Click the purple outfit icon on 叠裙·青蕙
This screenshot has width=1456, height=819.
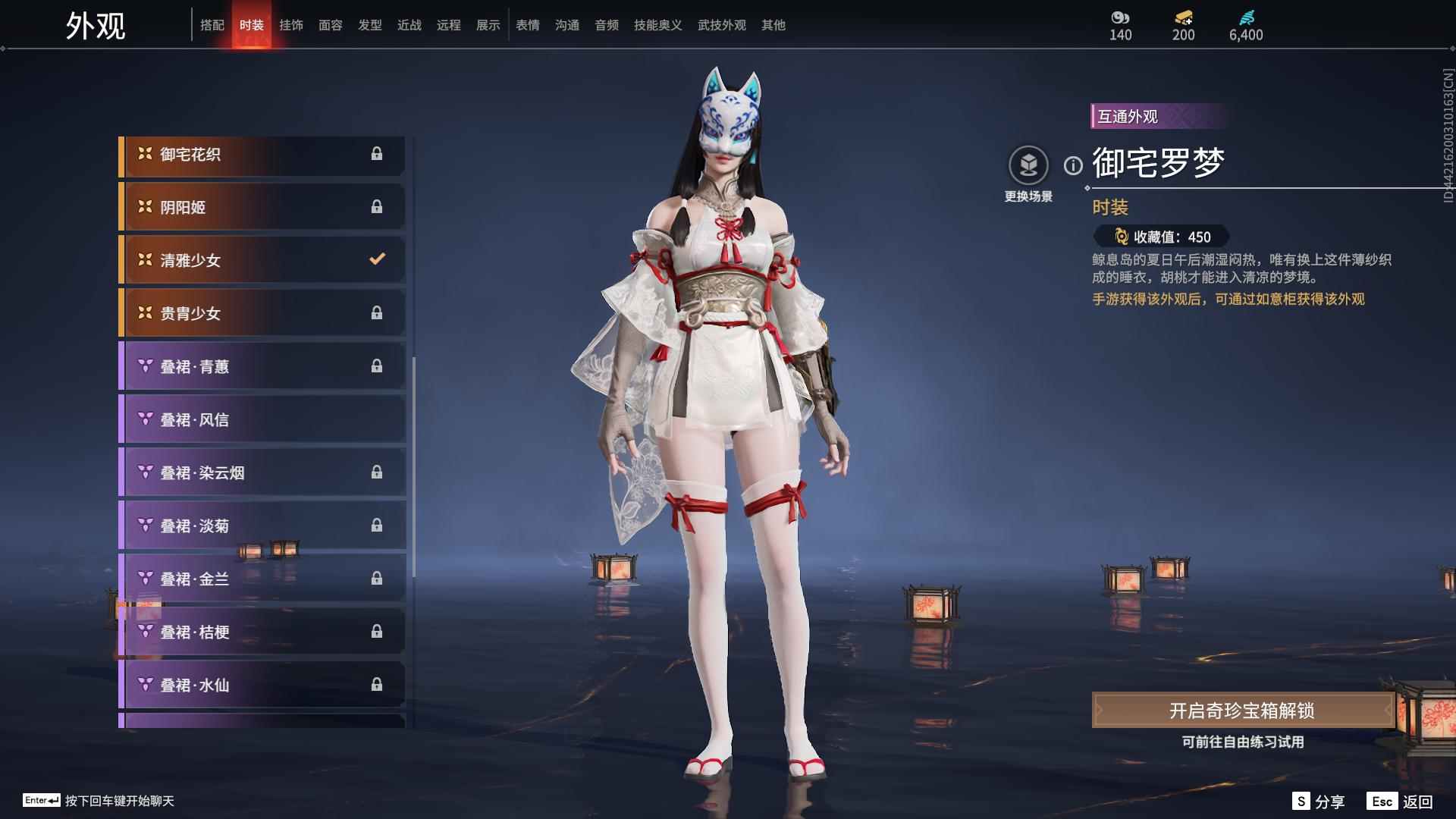click(x=143, y=366)
